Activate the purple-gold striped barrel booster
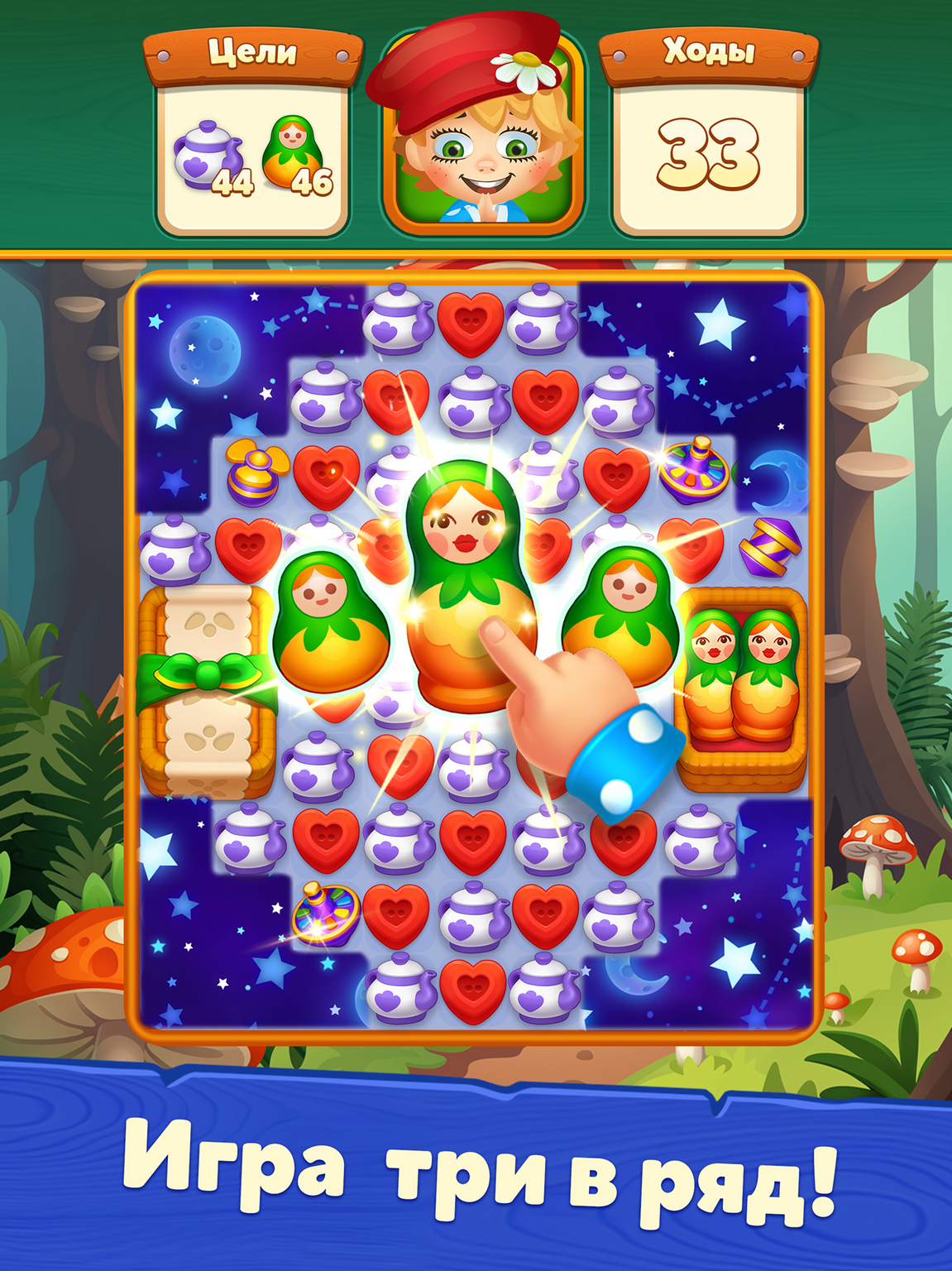Image resolution: width=952 pixels, height=1271 pixels. 769,546
